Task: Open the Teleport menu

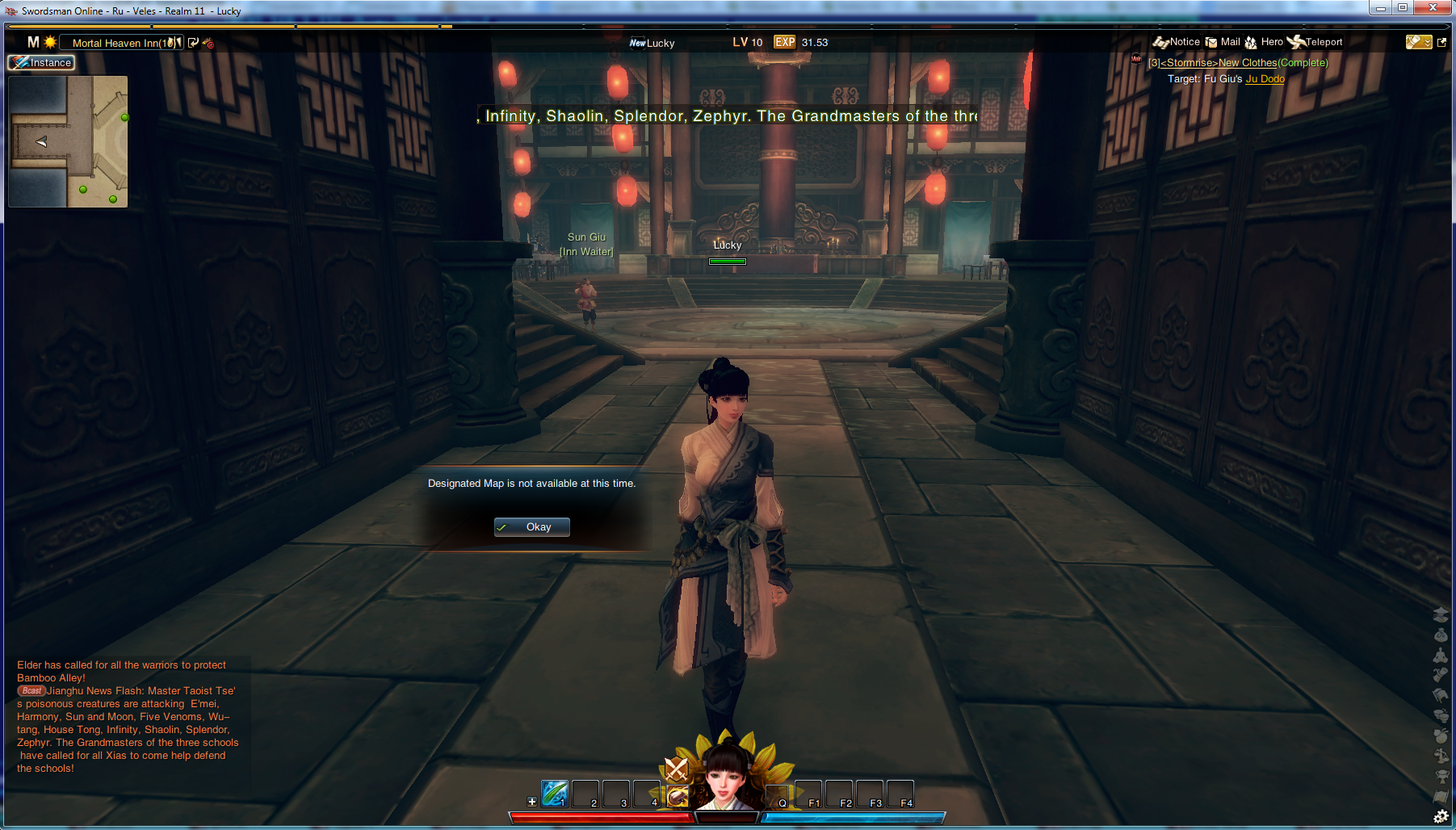Action: pyautogui.click(x=1315, y=42)
